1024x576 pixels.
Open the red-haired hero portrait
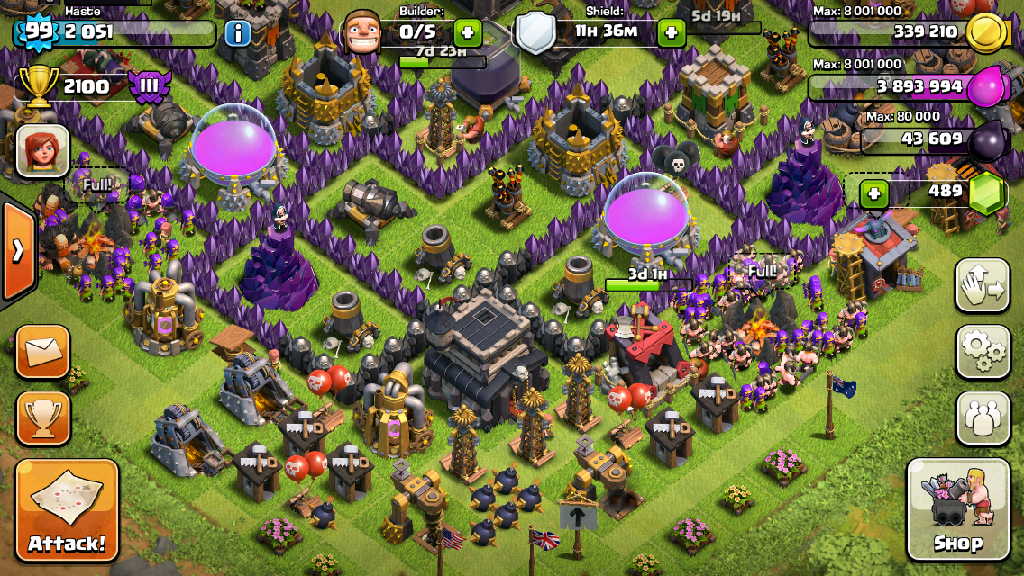click(x=43, y=151)
